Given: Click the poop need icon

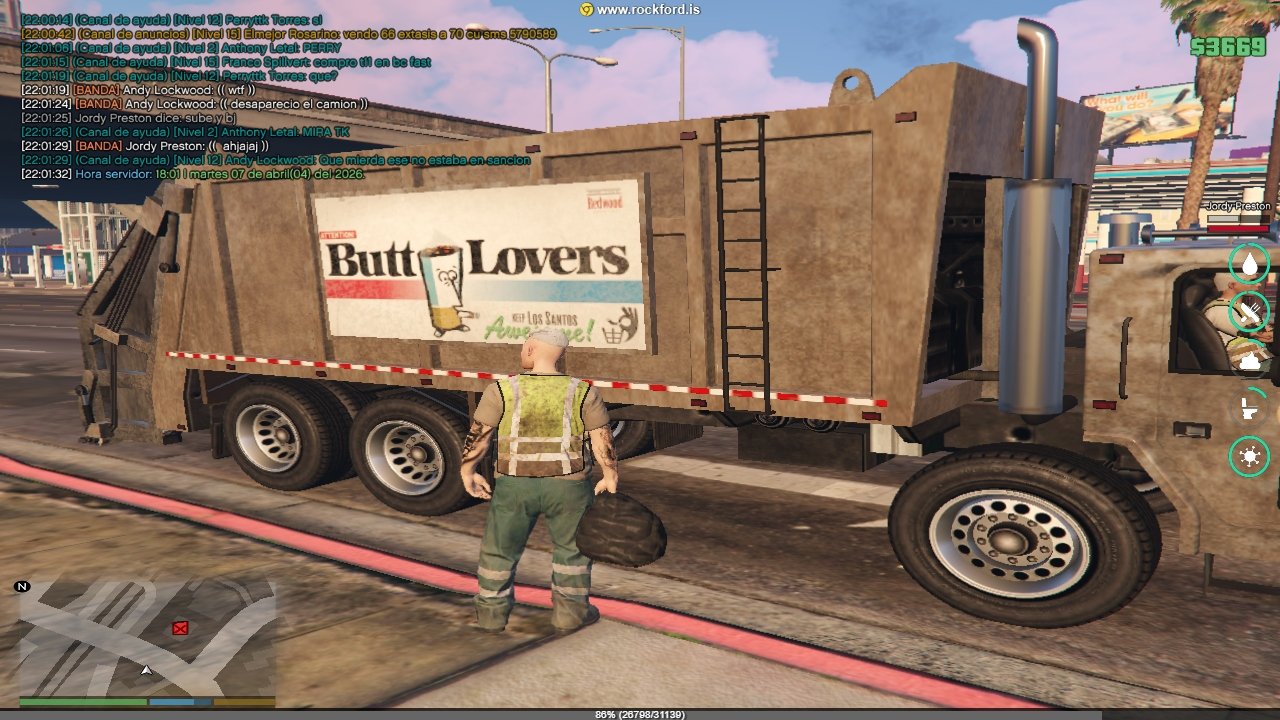Looking at the screenshot, I should point(1249,360).
